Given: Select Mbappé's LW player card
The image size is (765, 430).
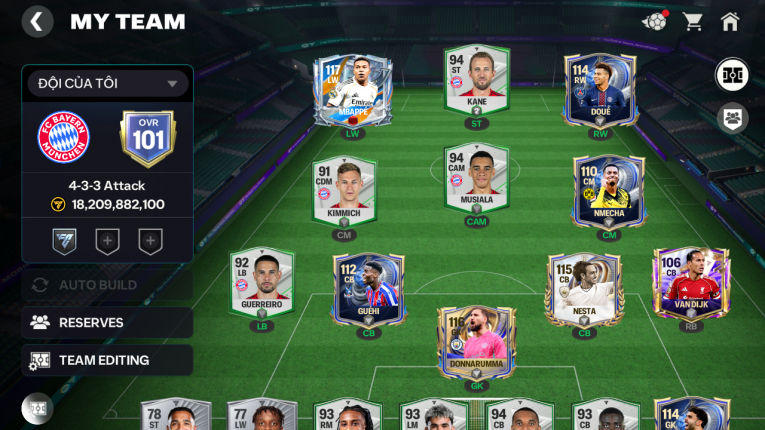Looking at the screenshot, I should click(352, 90).
